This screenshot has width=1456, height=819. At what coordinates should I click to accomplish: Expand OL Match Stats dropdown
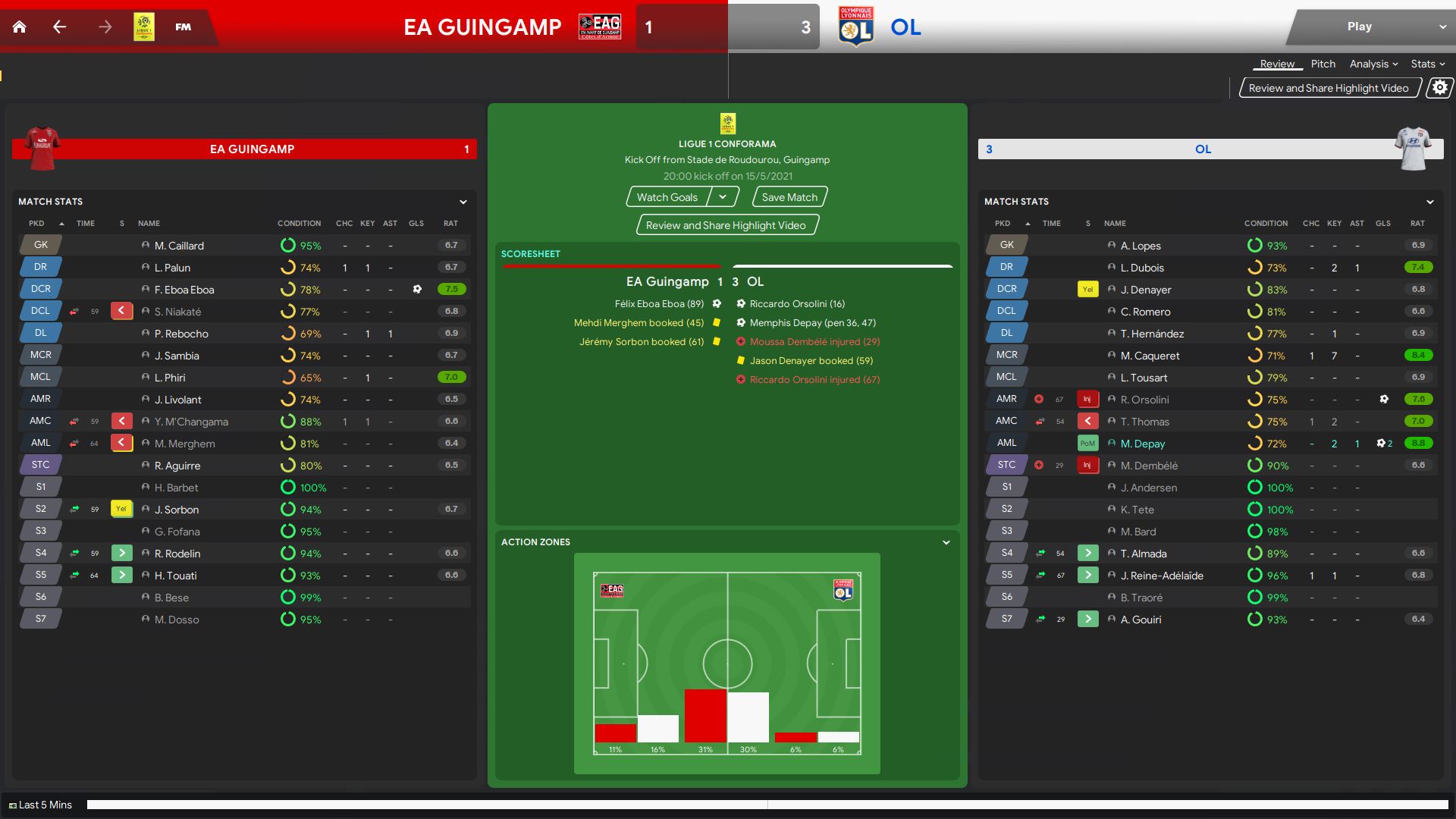click(x=1429, y=202)
